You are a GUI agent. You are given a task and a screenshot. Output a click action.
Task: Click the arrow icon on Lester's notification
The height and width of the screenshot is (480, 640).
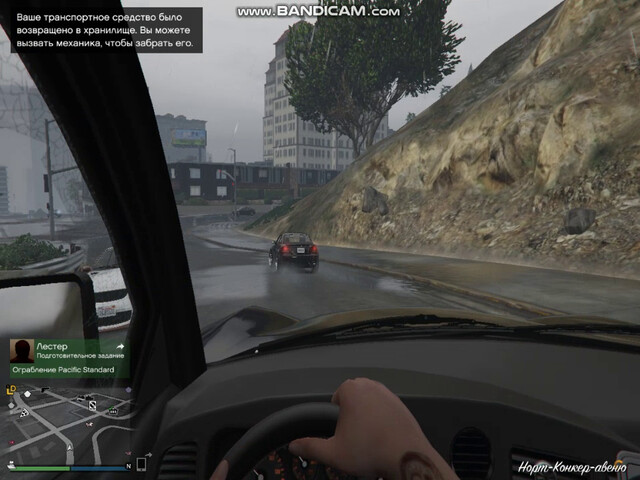(120, 346)
